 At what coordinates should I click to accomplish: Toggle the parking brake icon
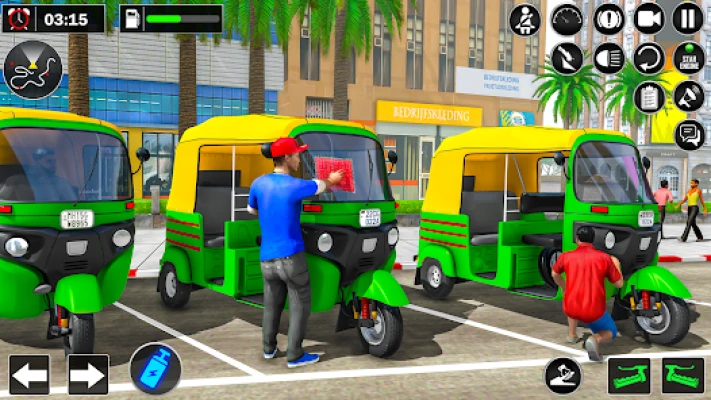(609, 18)
